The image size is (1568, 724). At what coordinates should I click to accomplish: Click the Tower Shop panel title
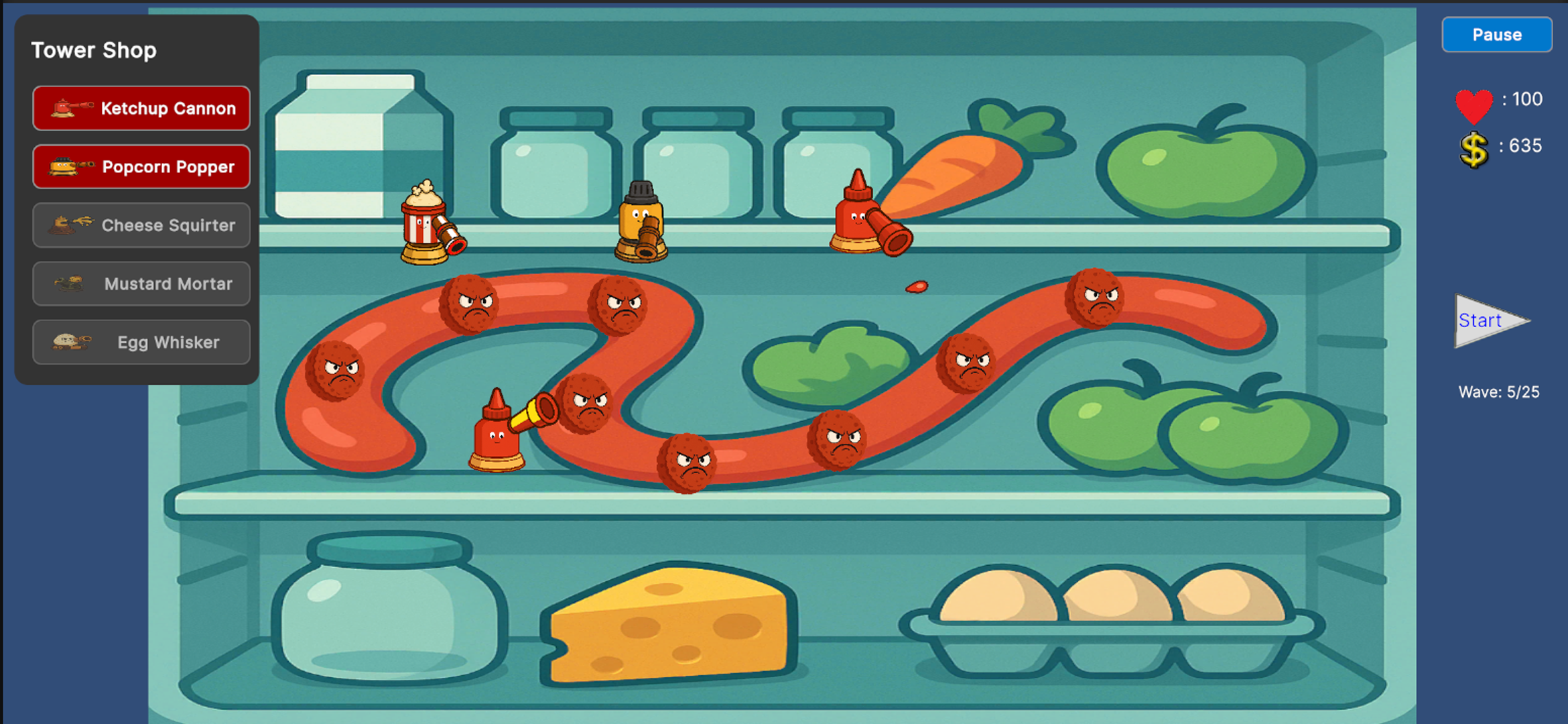tap(94, 50)
